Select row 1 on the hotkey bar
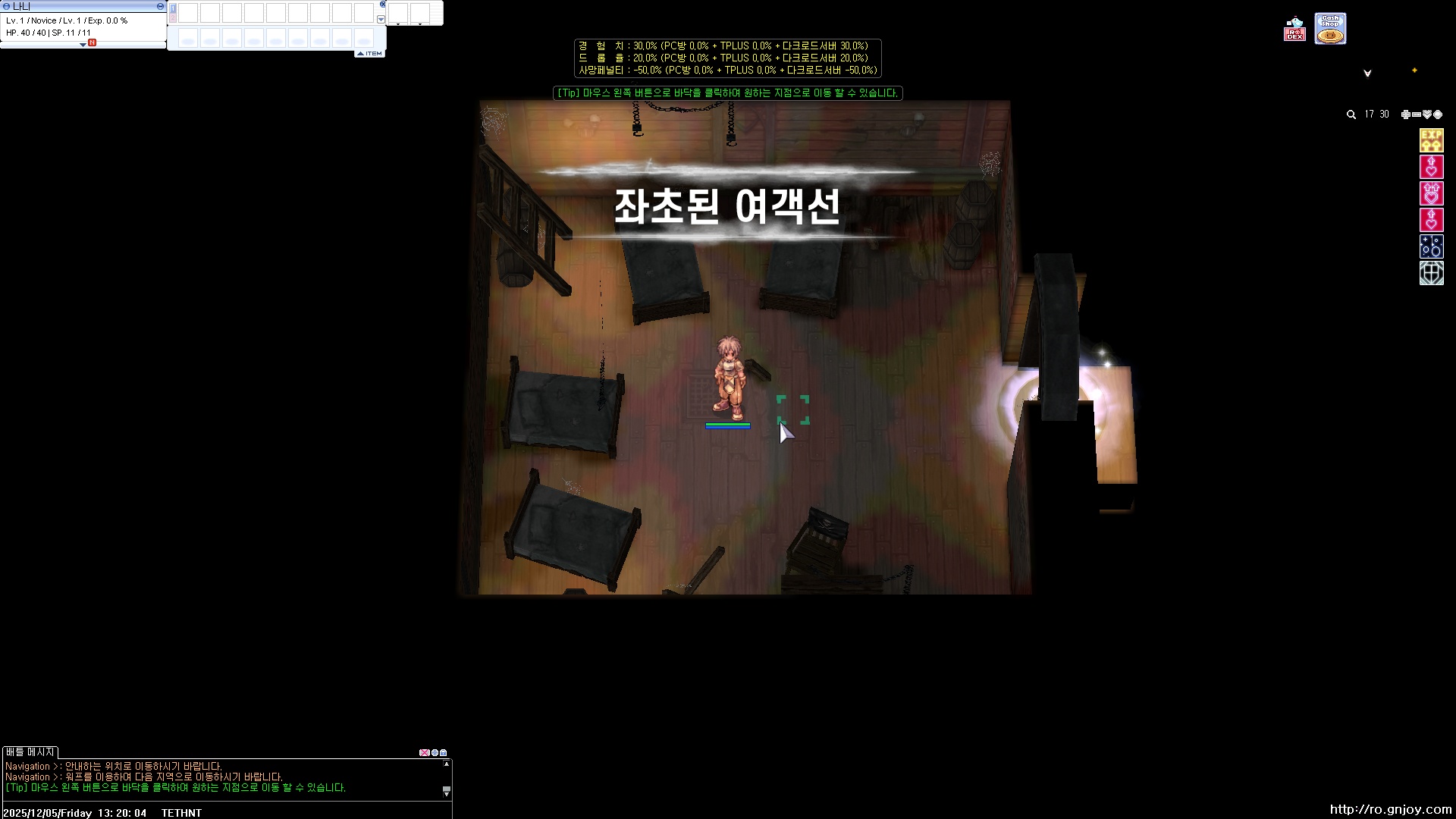Viewport: 1456px width, 819px height. click(x=173, y=8)
